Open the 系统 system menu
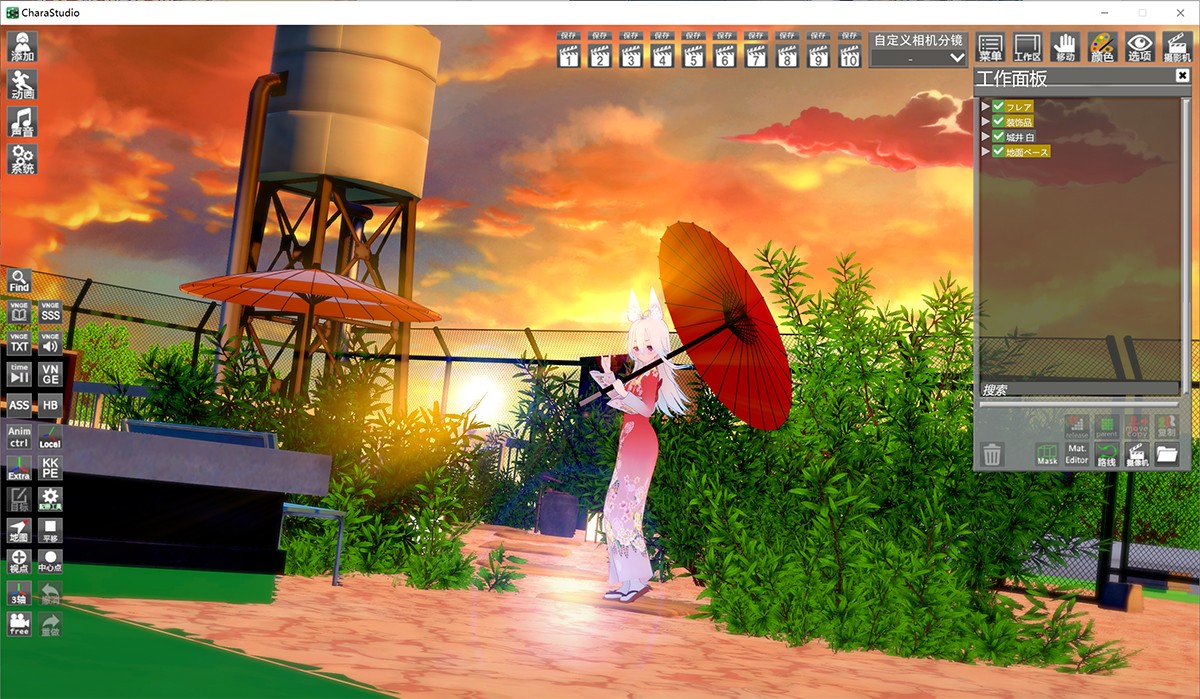Image resolution: width=1200 pixels, height=699 pixels. (x=22, y=159)
